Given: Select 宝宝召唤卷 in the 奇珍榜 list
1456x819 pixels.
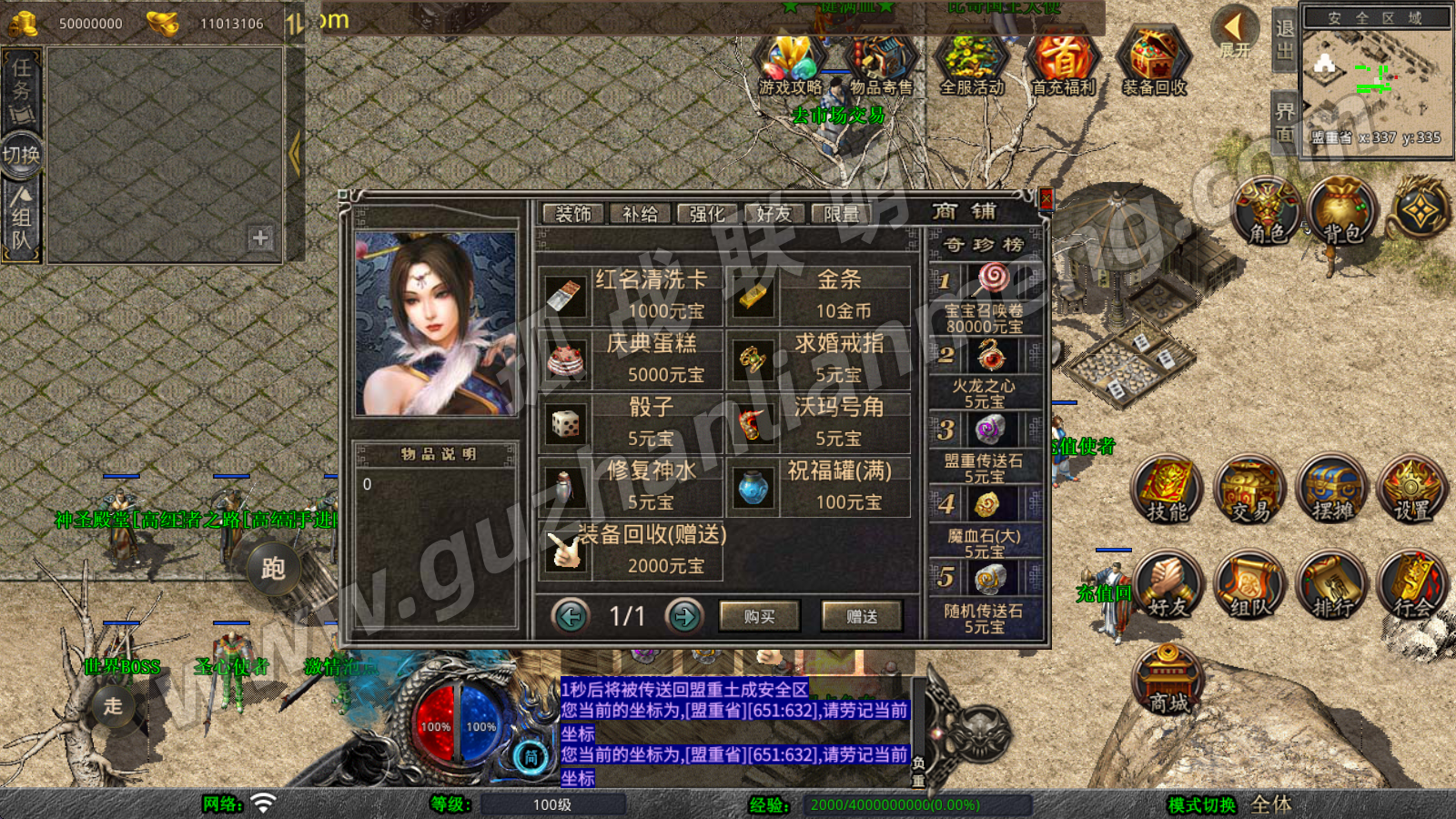Looking at the screenshot, I should tap(986, 298).
